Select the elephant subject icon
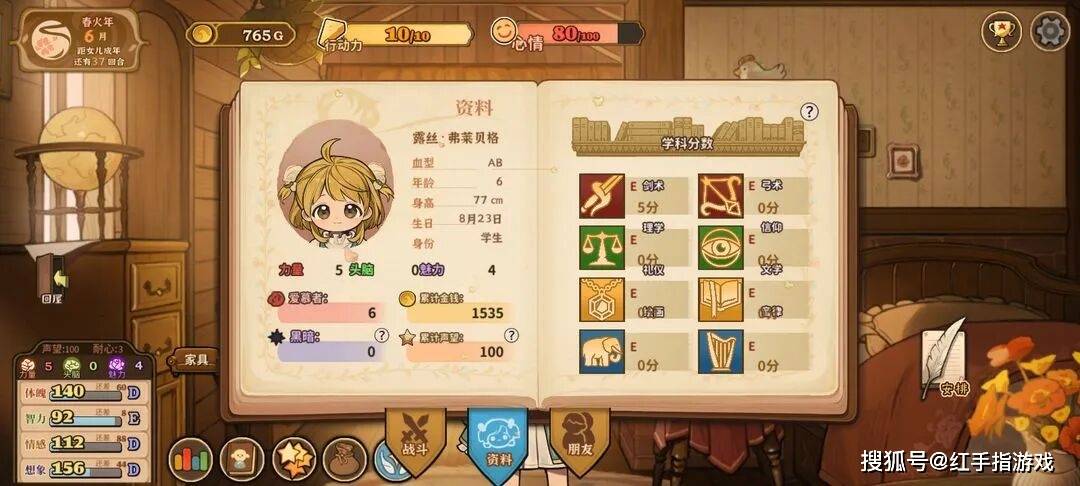Screen dimensions: 1080x486 [602, 351]
